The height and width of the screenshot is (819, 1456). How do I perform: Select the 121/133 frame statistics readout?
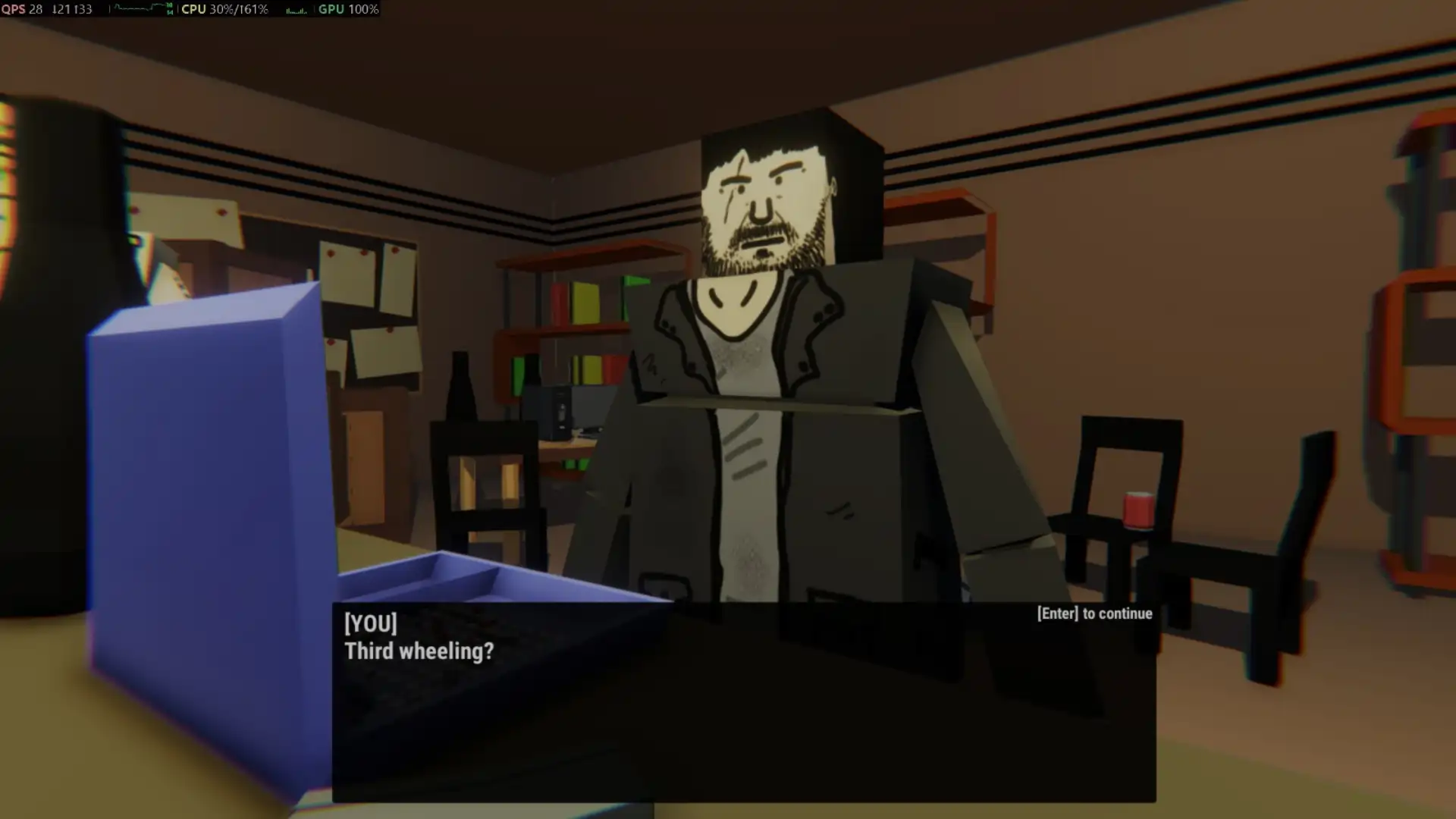click(x=73, y=10)
